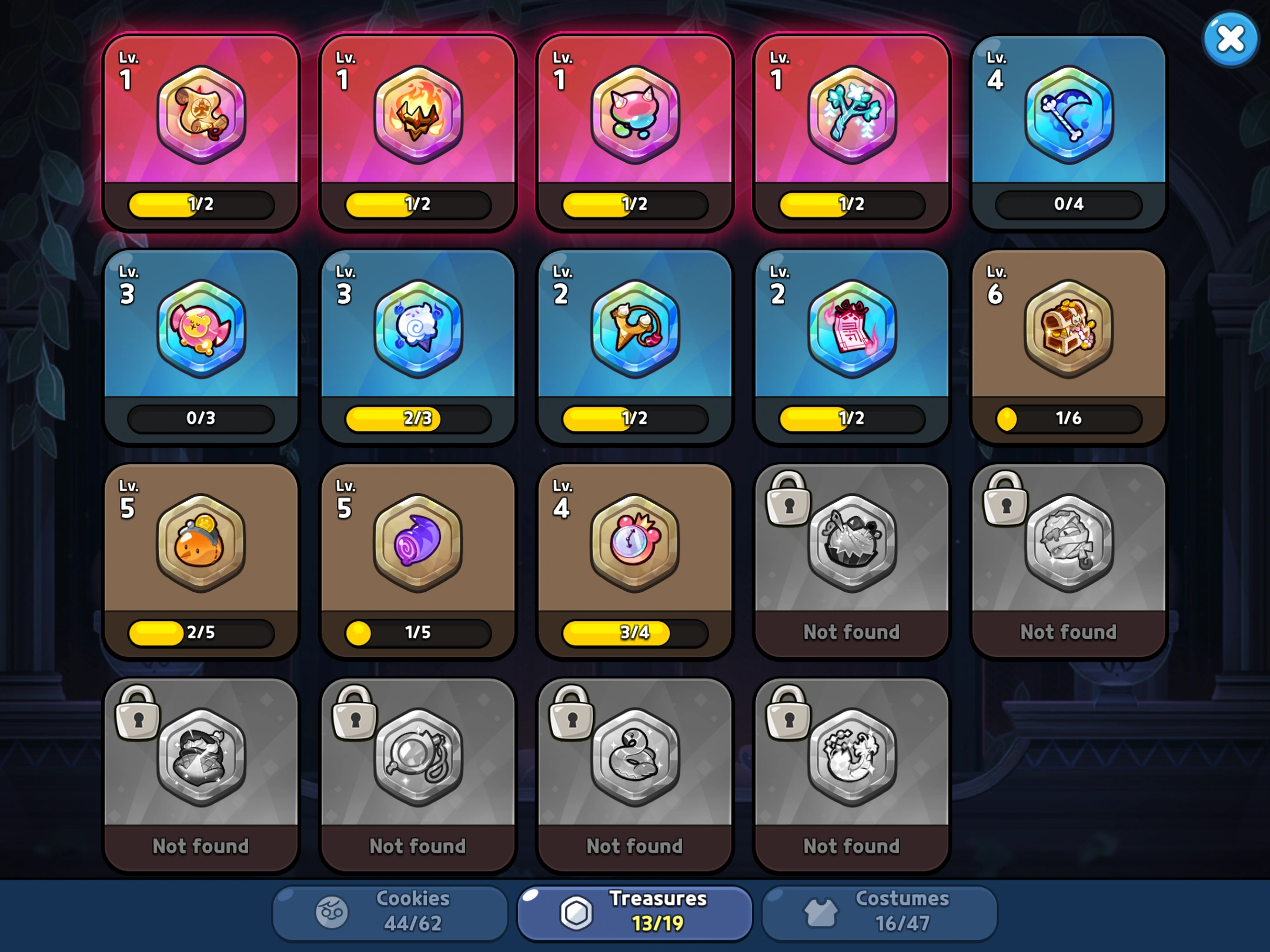Select the Lv.5 coin pouch bird treasure

click(x=201, y=544)
